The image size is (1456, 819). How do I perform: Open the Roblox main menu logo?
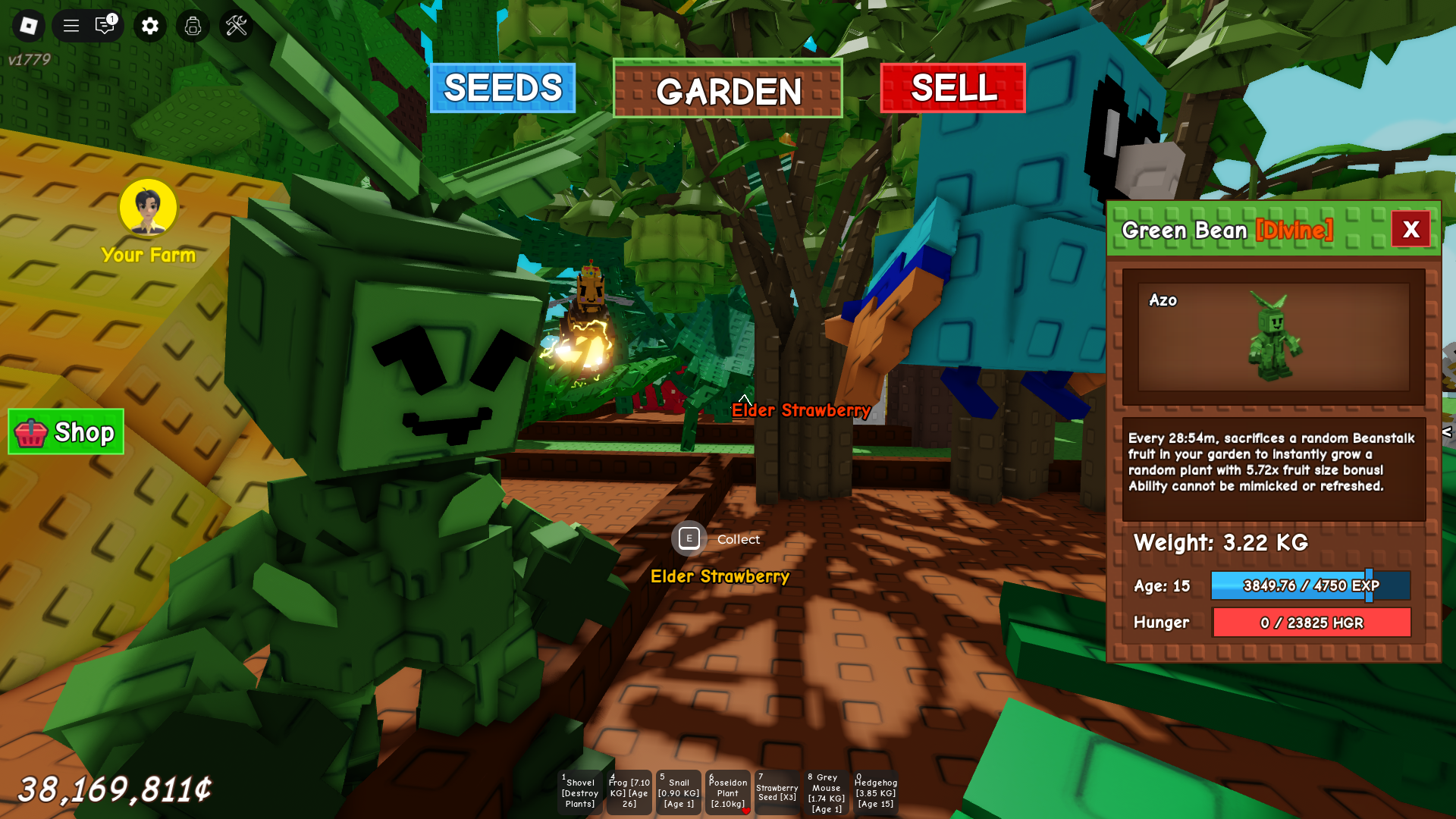pos(29,26)
